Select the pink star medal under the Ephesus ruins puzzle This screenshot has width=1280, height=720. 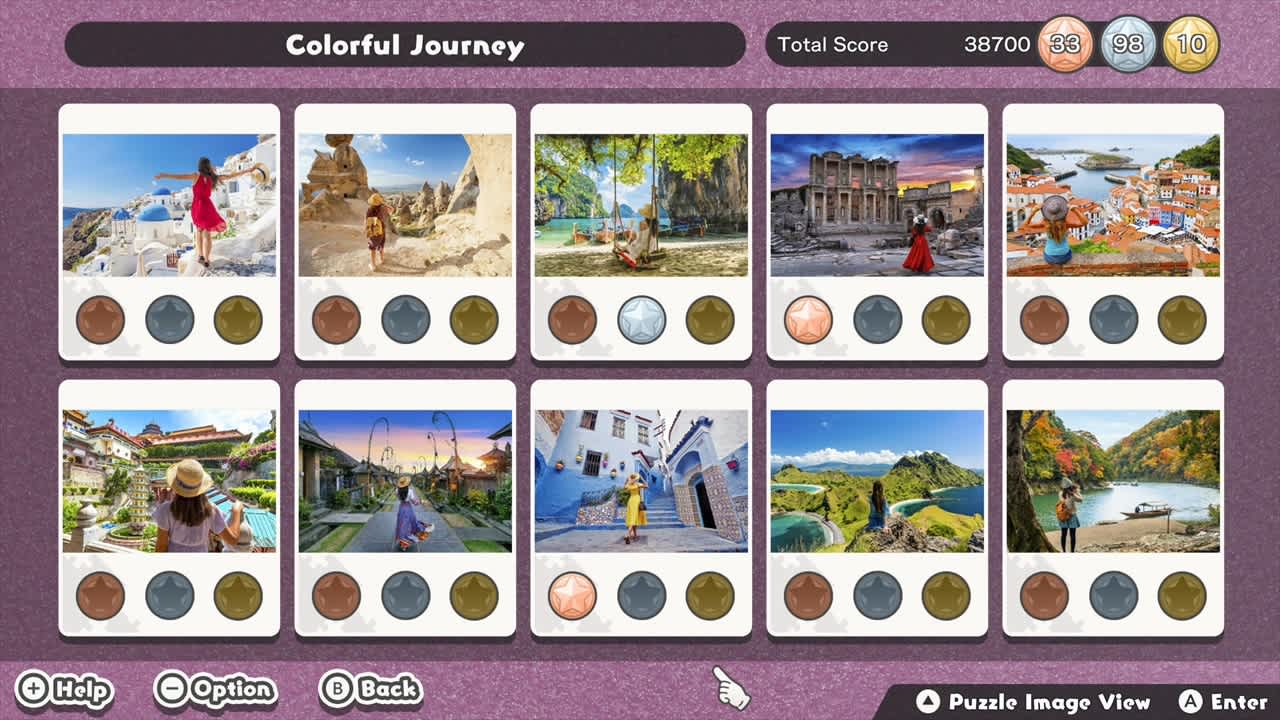[806, 320]
